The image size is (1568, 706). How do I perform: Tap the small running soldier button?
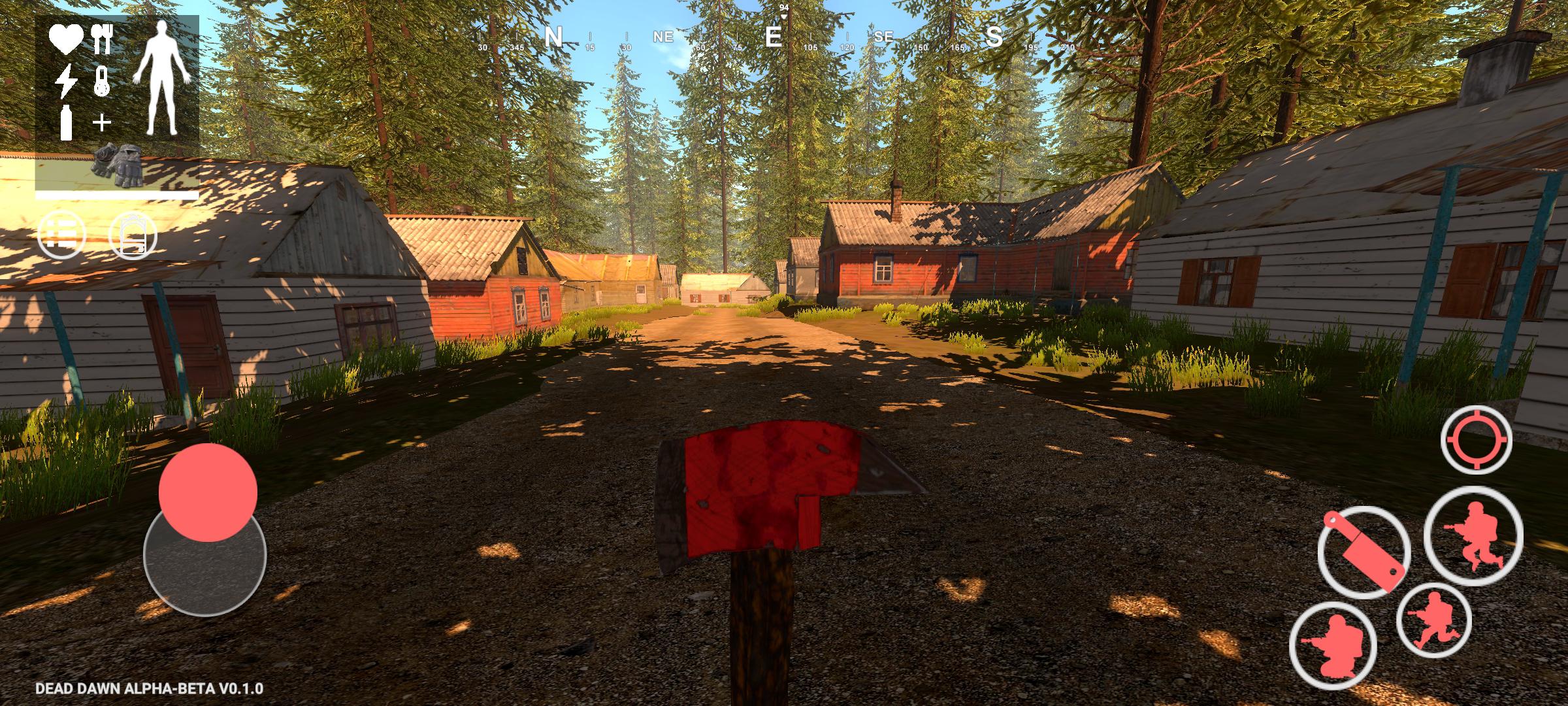[1433, 620]
